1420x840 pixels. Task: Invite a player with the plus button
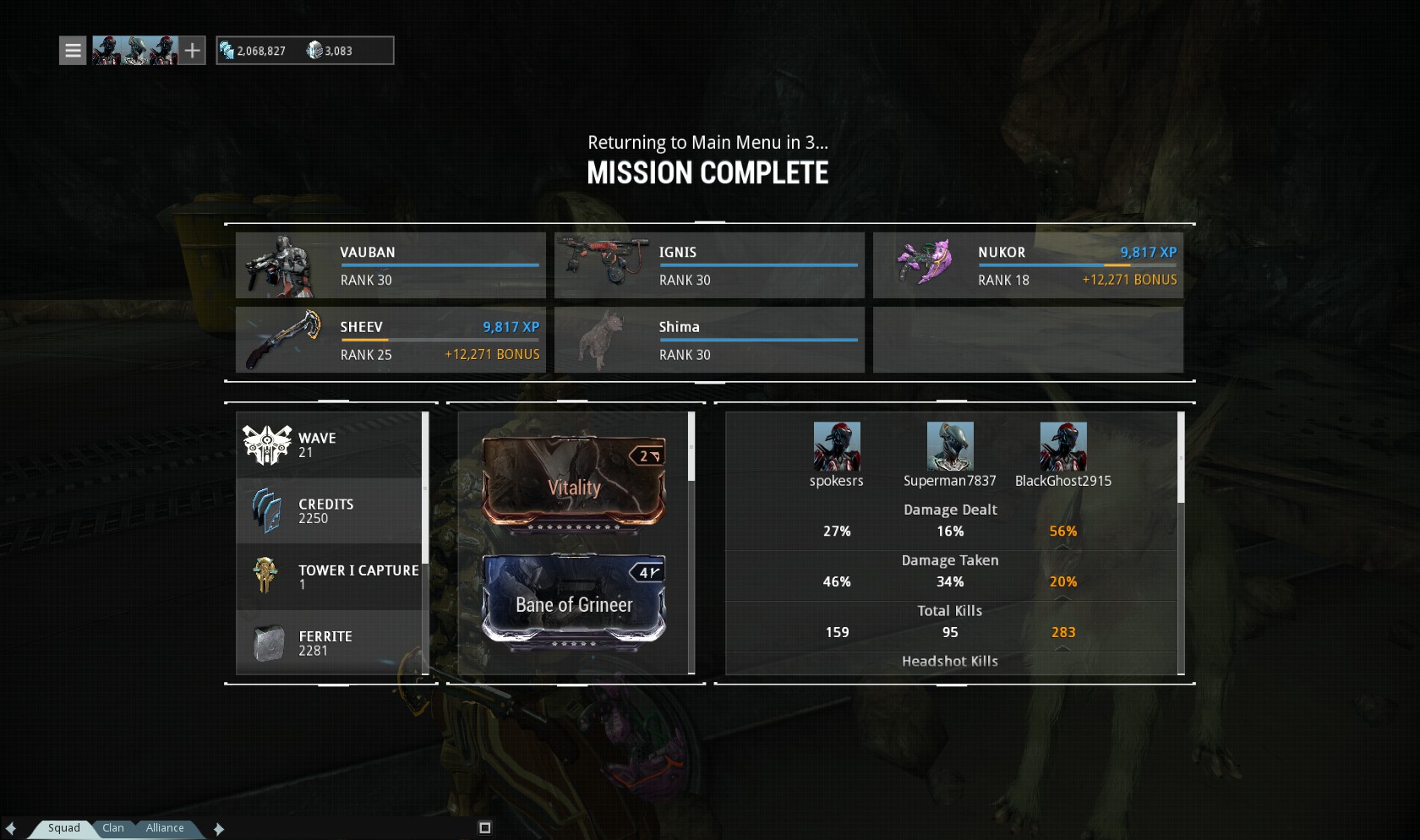193,51
